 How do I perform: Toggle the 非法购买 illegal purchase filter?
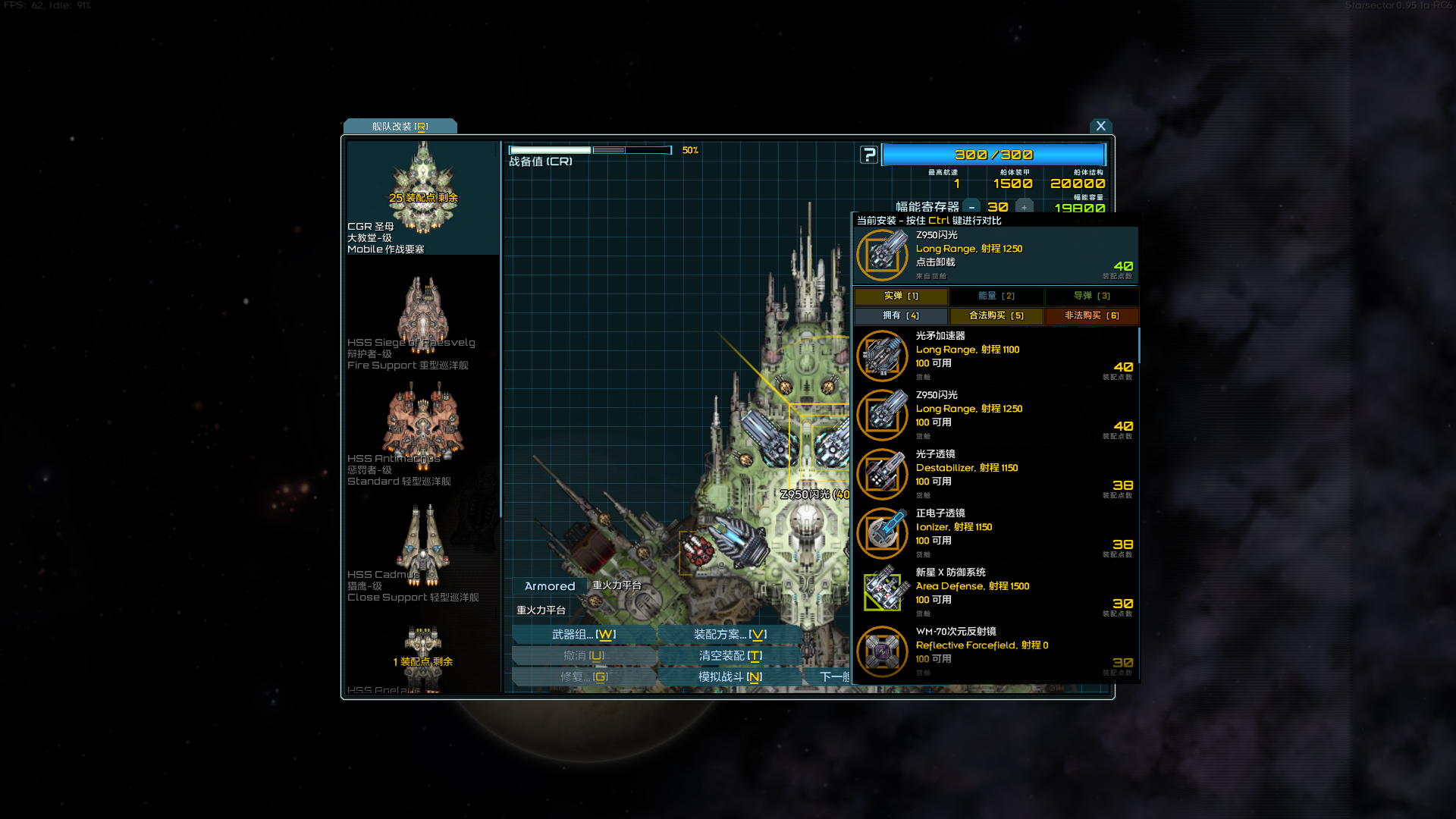click(x=1091, y=315)
